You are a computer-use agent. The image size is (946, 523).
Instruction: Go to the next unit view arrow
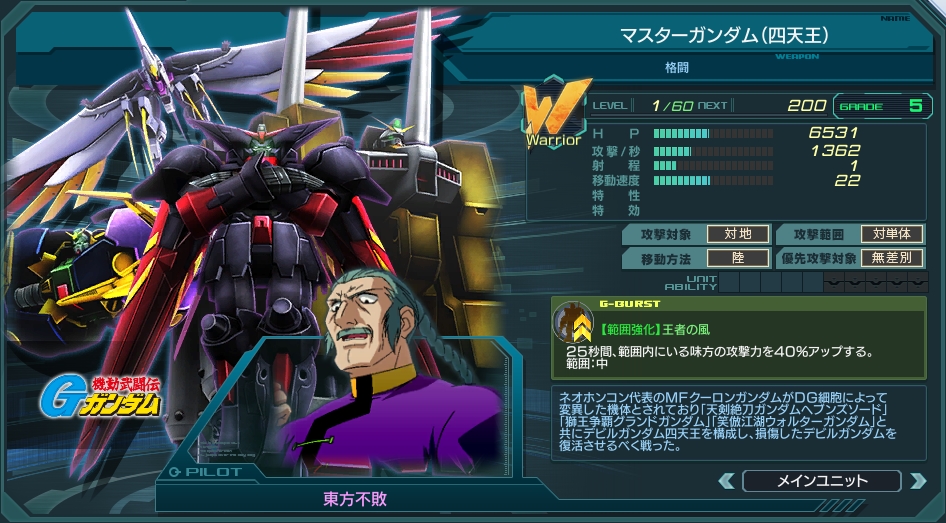pos(916,481)
